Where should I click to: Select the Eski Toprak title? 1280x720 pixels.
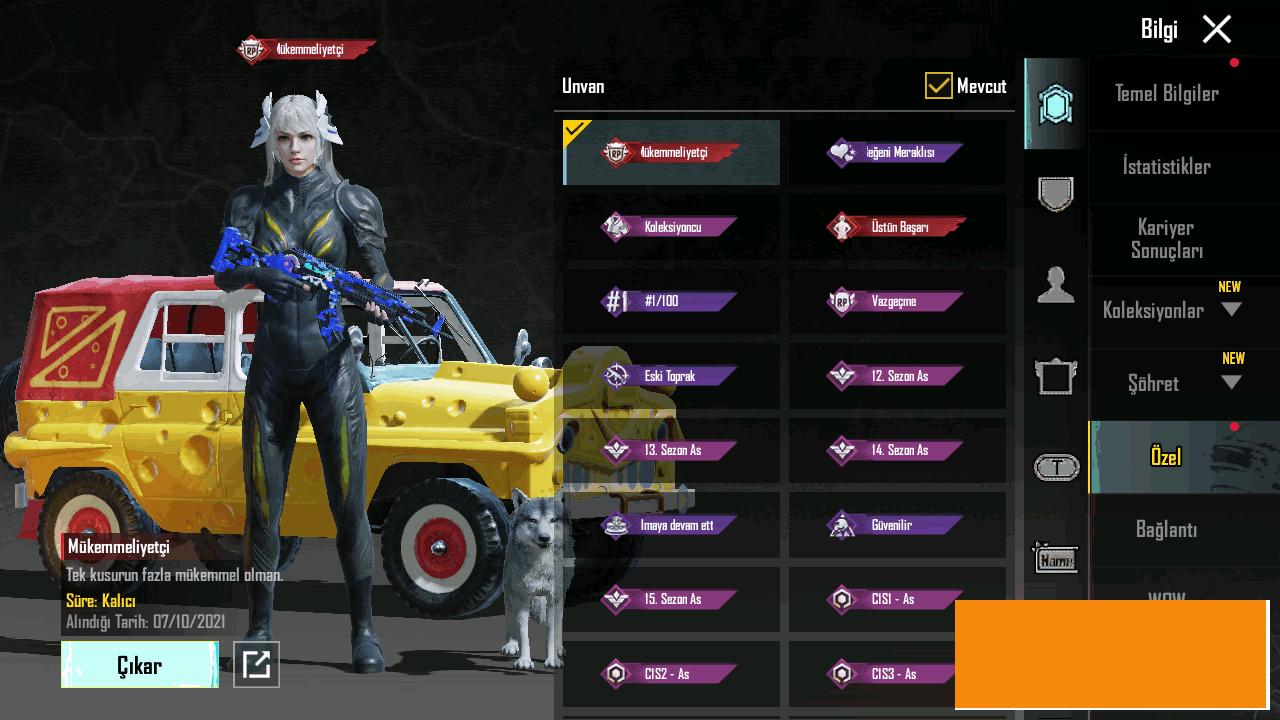[x=671, y=376]
